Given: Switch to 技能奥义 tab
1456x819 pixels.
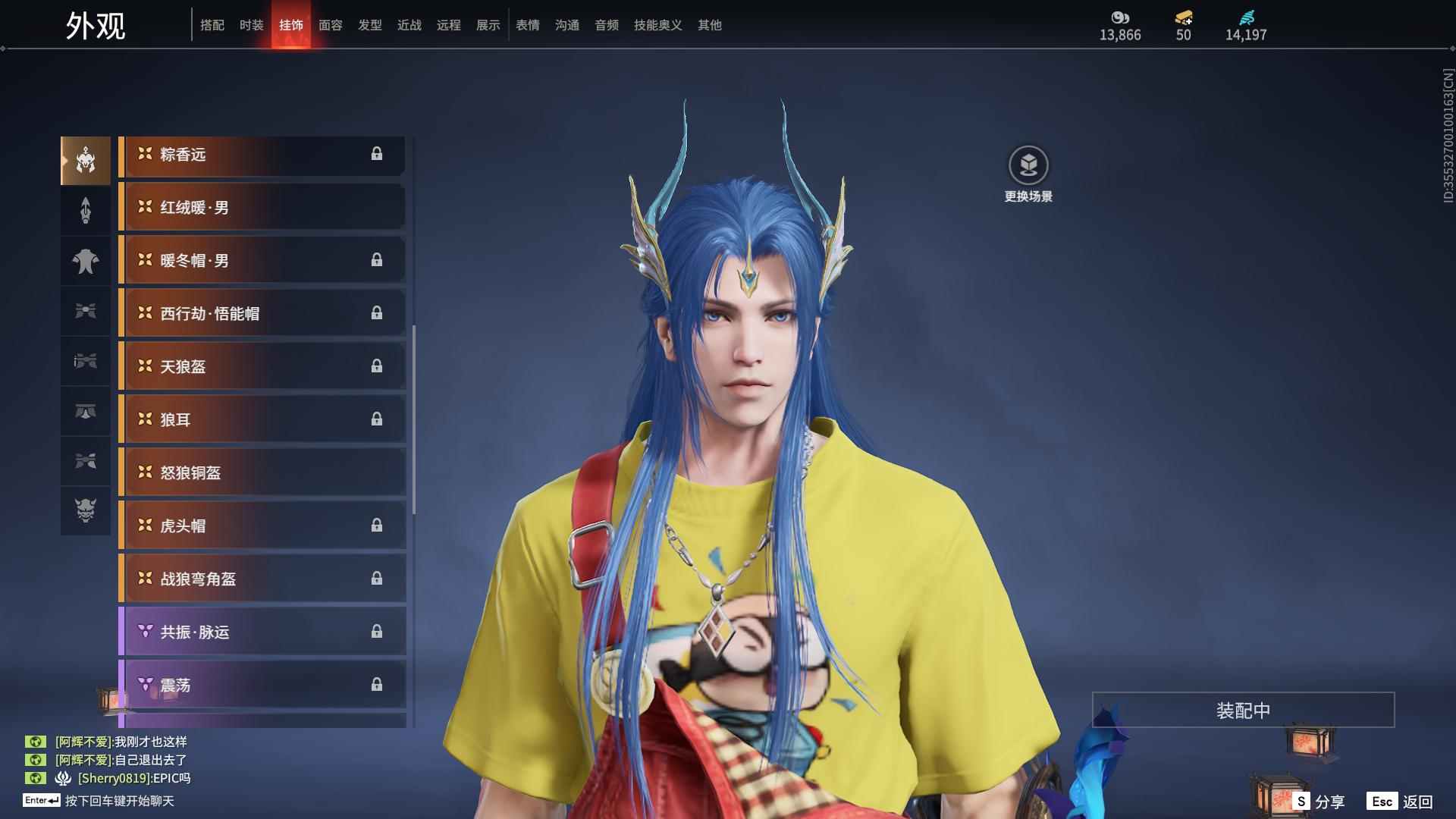Looking at the screenshot, I should click(x=658, y=25).
